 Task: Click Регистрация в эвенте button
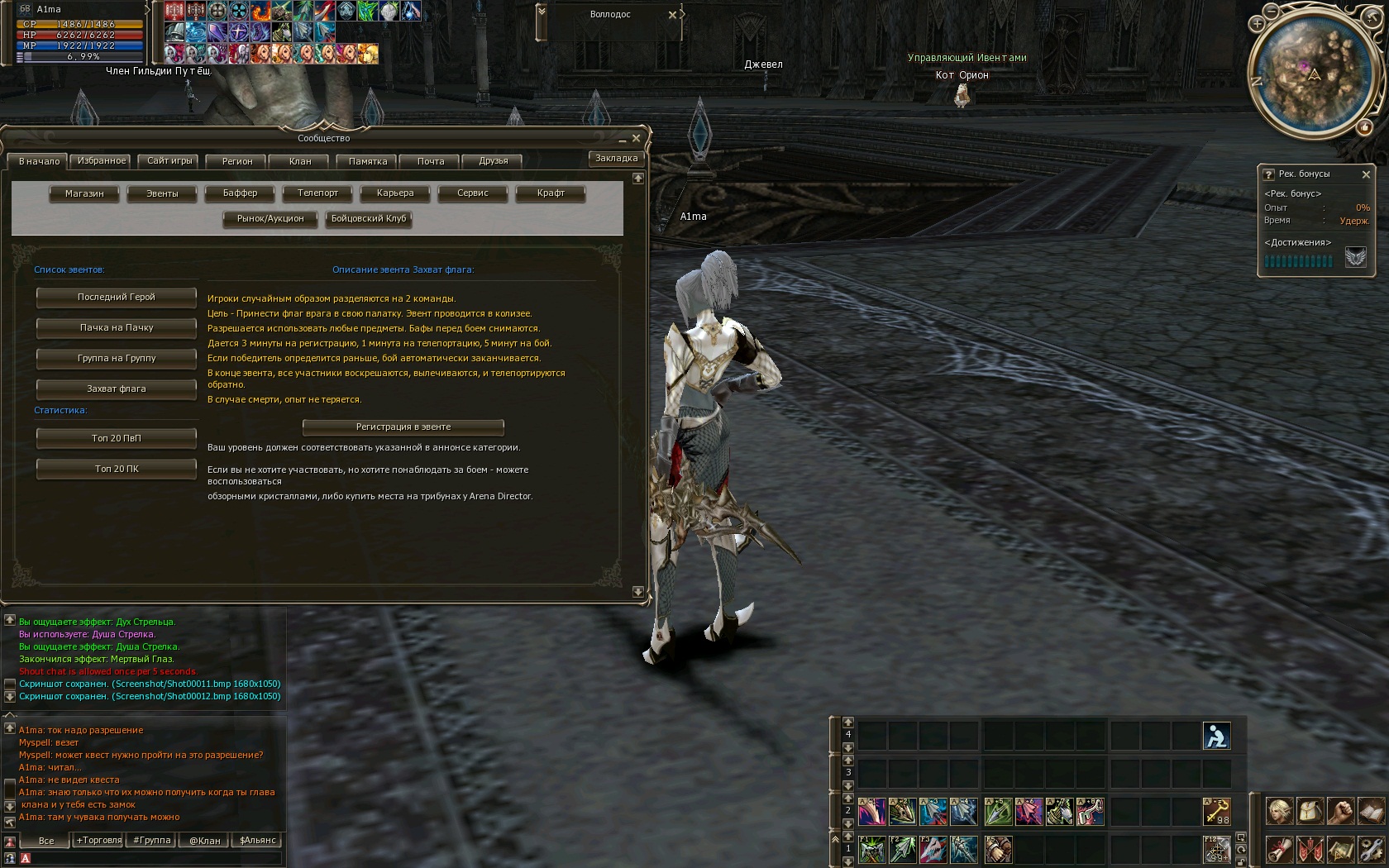[403, 427]
